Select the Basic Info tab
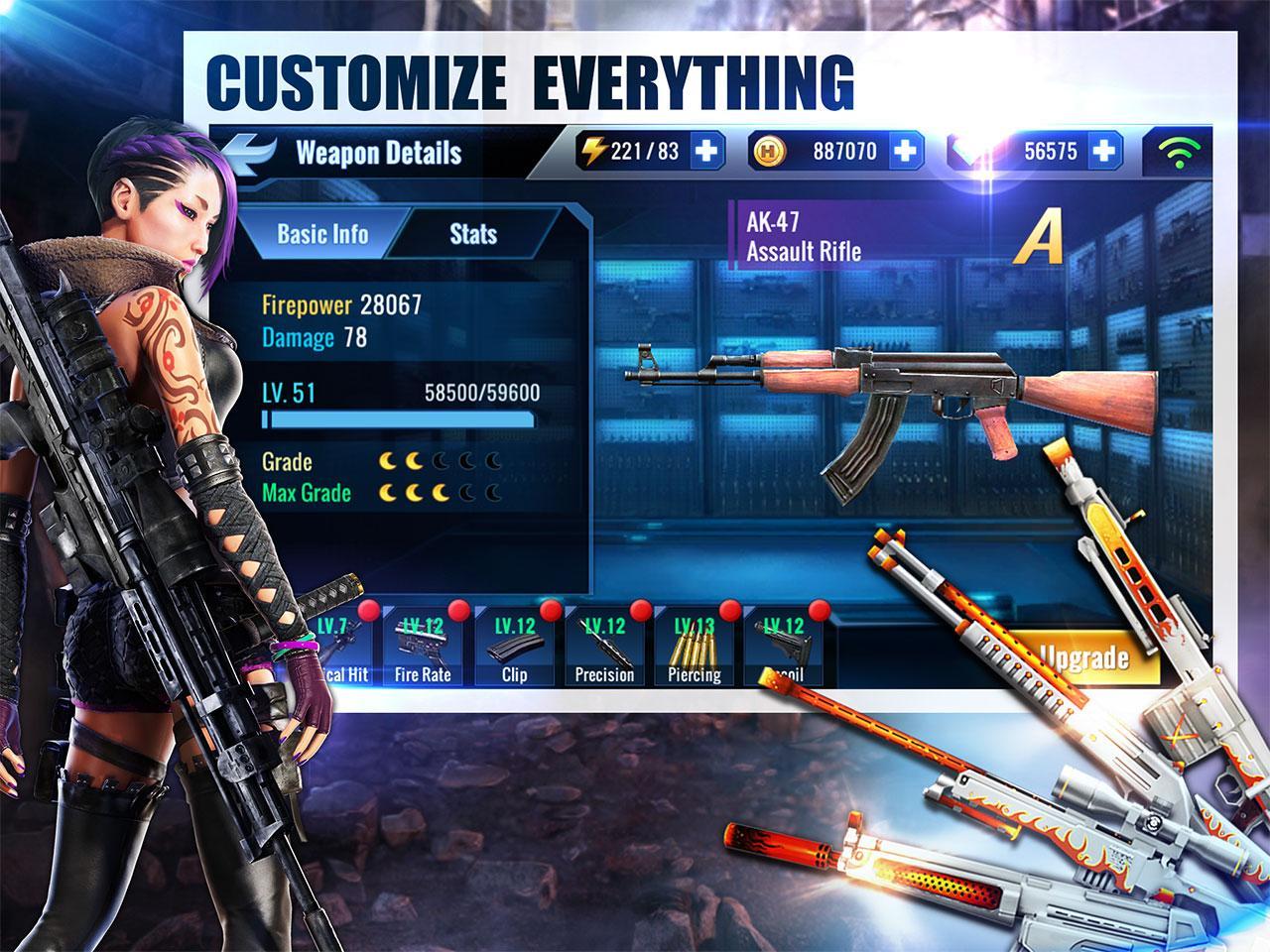The height and width of the screenshot is (952, 1270). click(x=322, y=235)
